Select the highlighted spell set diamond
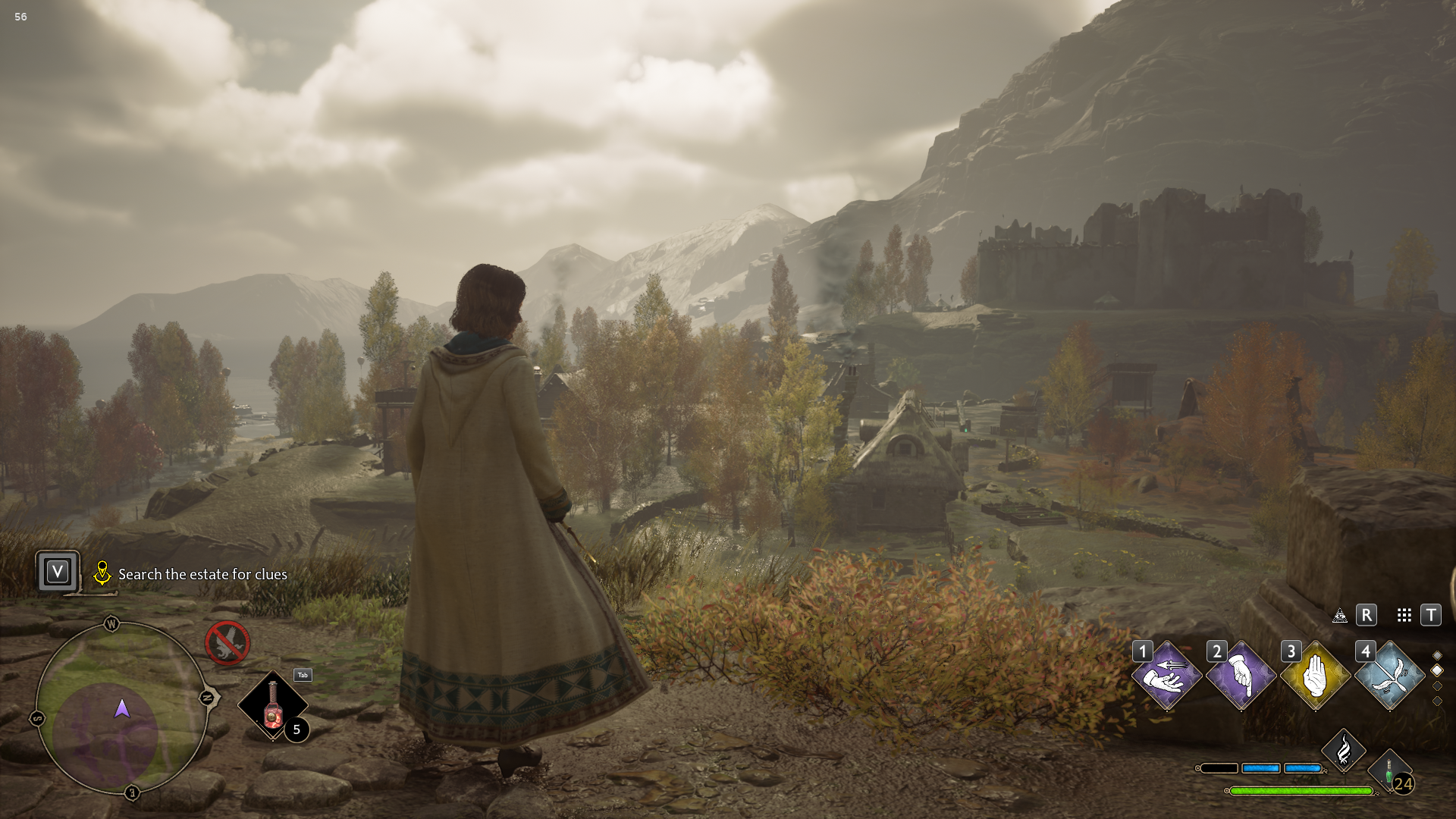The image size is (1456, 819). tap(1437, 670)
